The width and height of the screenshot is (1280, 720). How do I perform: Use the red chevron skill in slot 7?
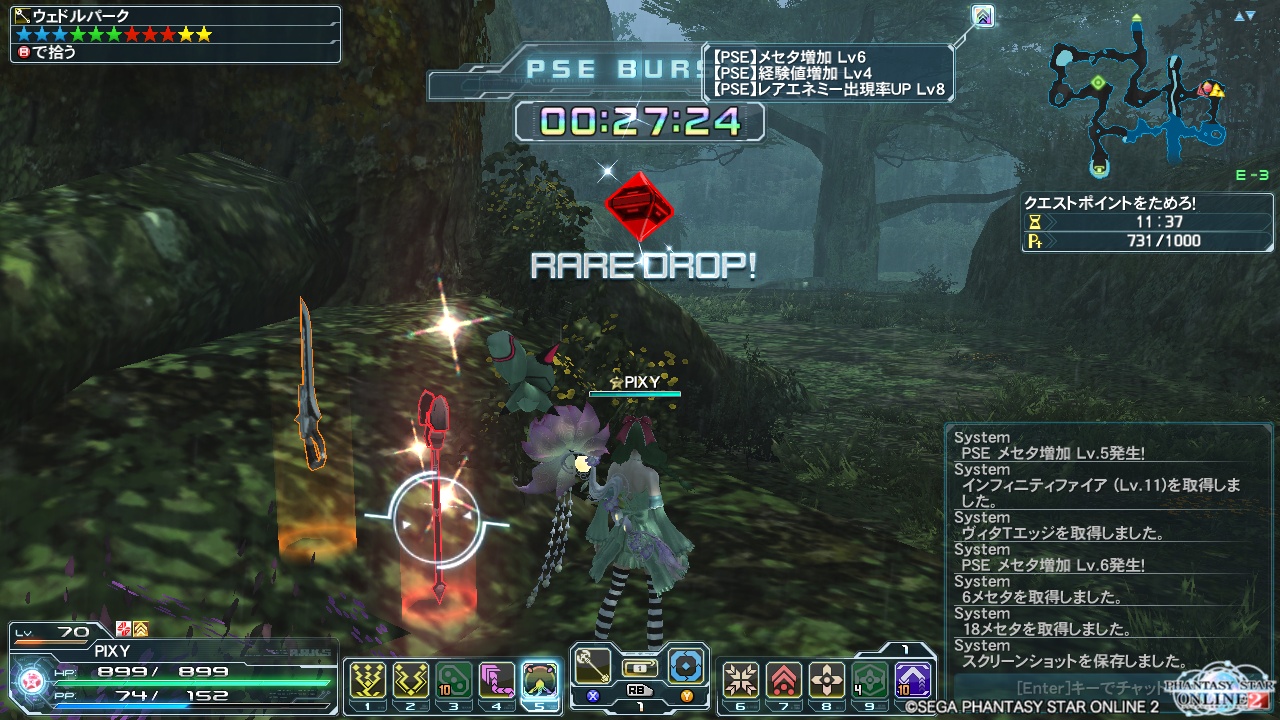pyautogui.click(x=784, y=680)
